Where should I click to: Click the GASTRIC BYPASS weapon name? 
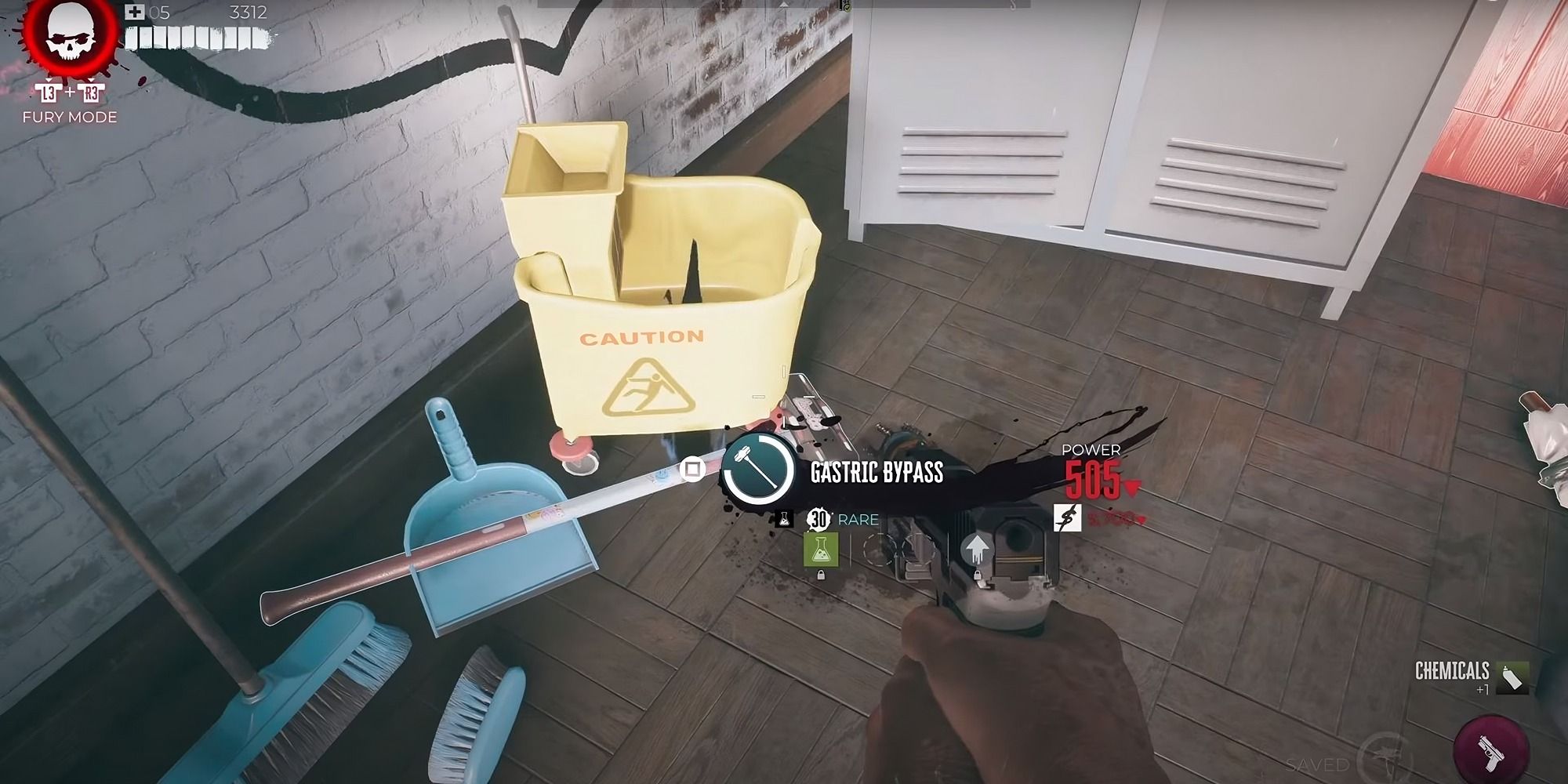click(x=877, y=471)
